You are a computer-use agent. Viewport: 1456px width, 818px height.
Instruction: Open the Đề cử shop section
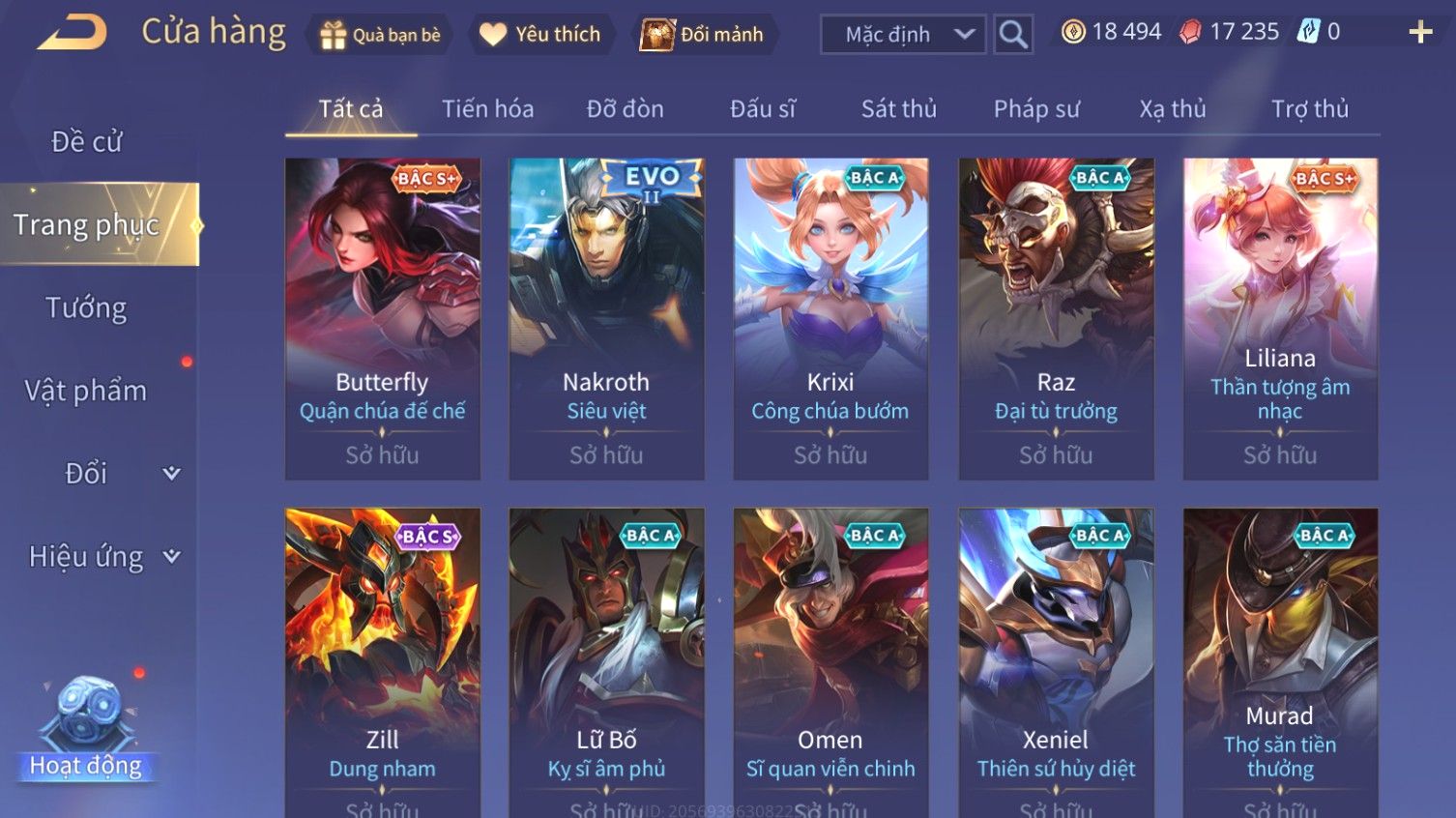tap(87, 142)
